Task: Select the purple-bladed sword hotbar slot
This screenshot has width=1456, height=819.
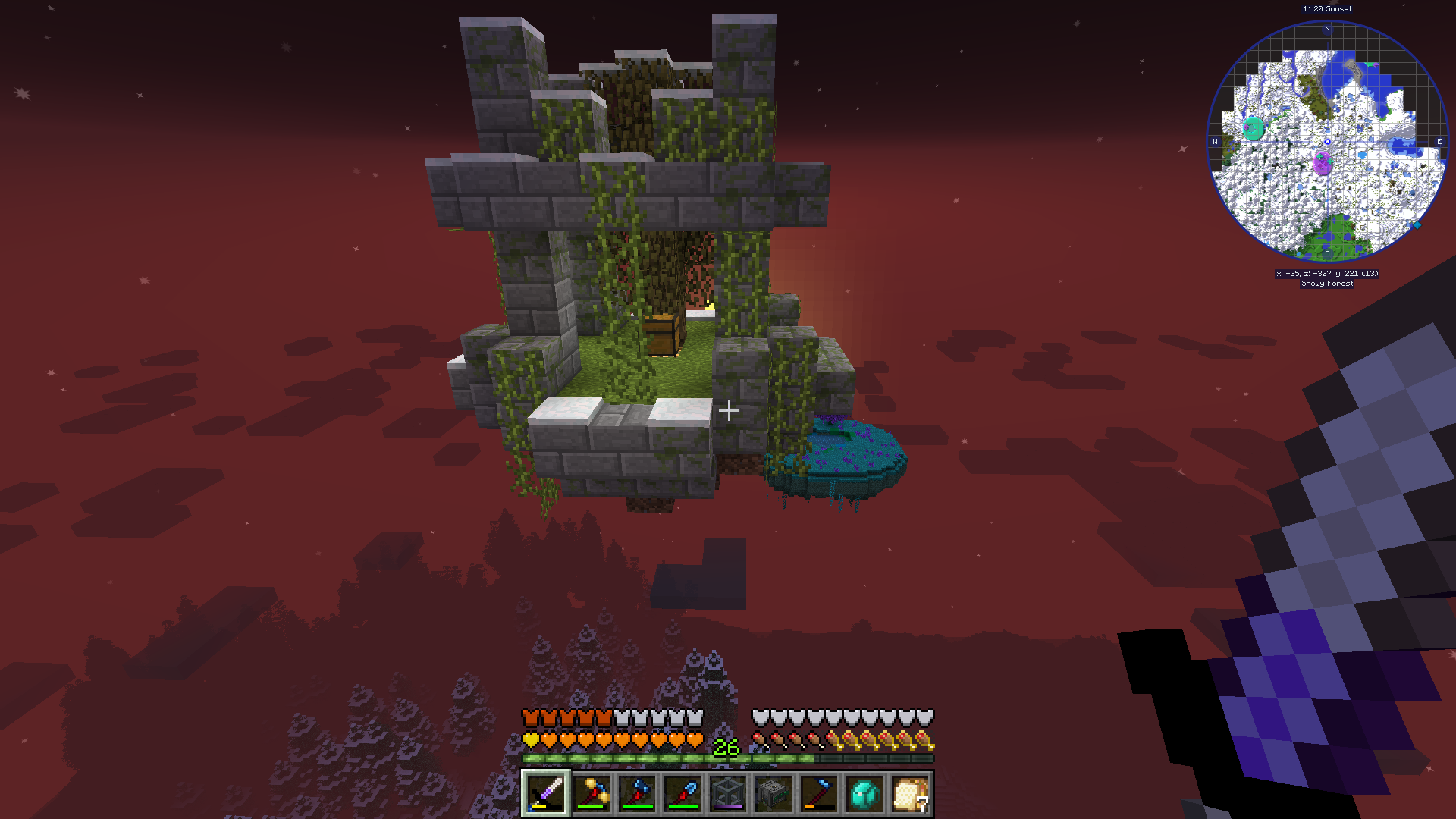Action: click(x=546, y=794)
